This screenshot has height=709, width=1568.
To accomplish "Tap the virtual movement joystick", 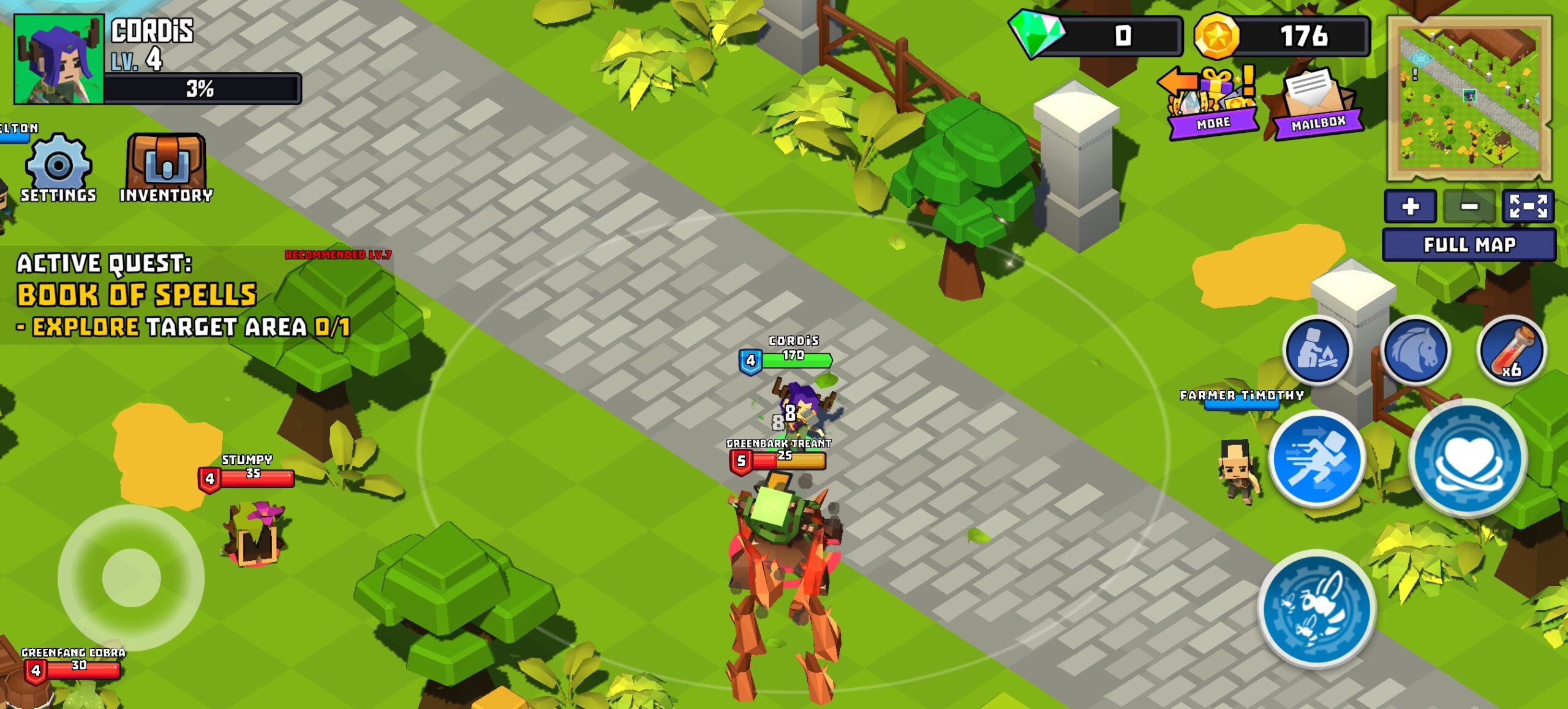I will point(131,577).
